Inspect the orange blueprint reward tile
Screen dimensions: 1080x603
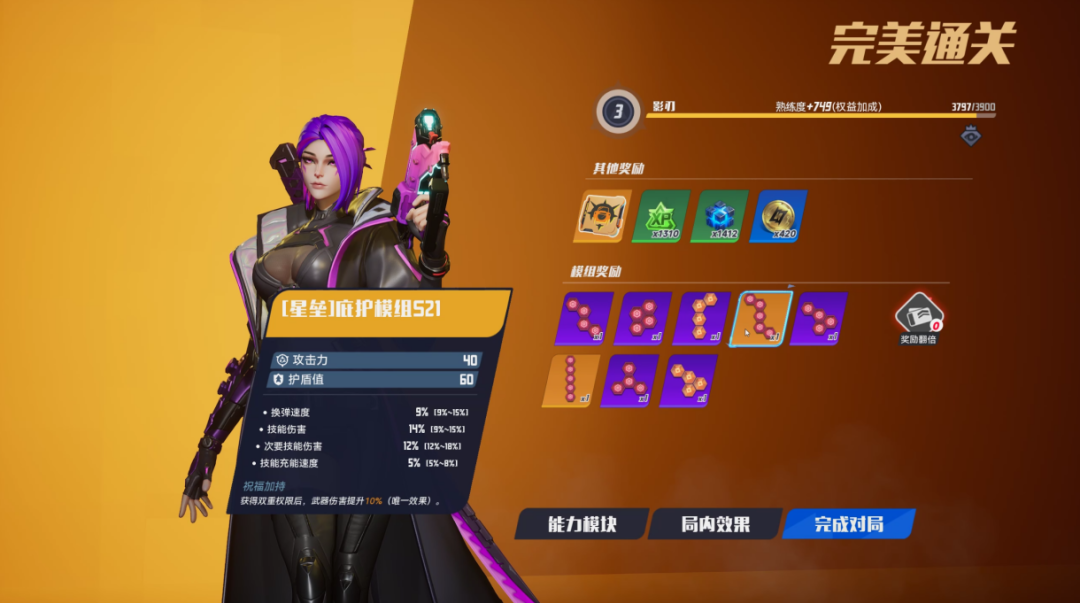pos(602,216)
